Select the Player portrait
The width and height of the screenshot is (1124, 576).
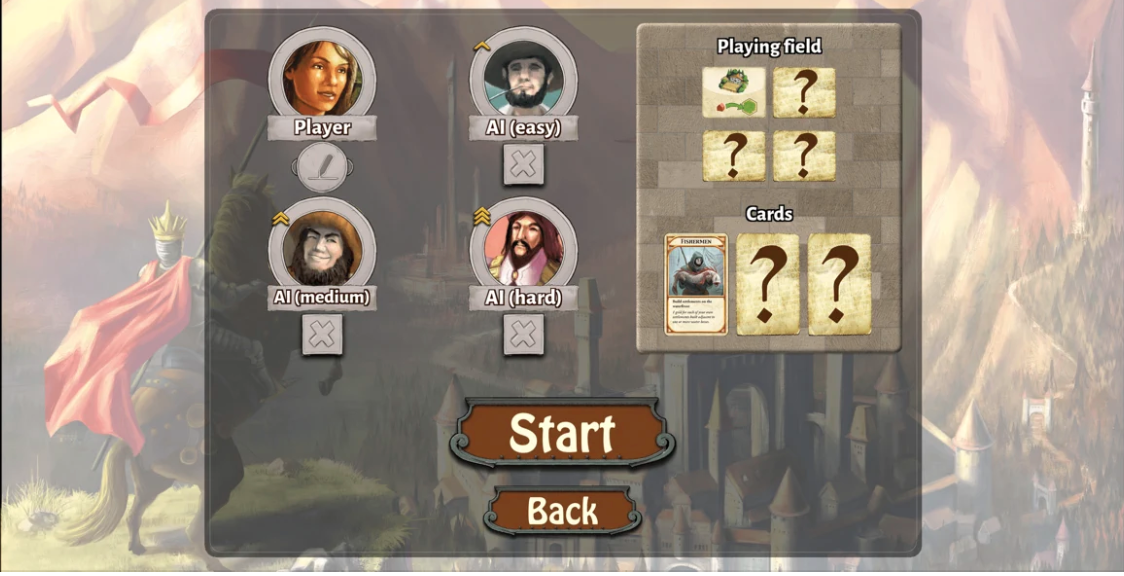(x=322, y=76)
